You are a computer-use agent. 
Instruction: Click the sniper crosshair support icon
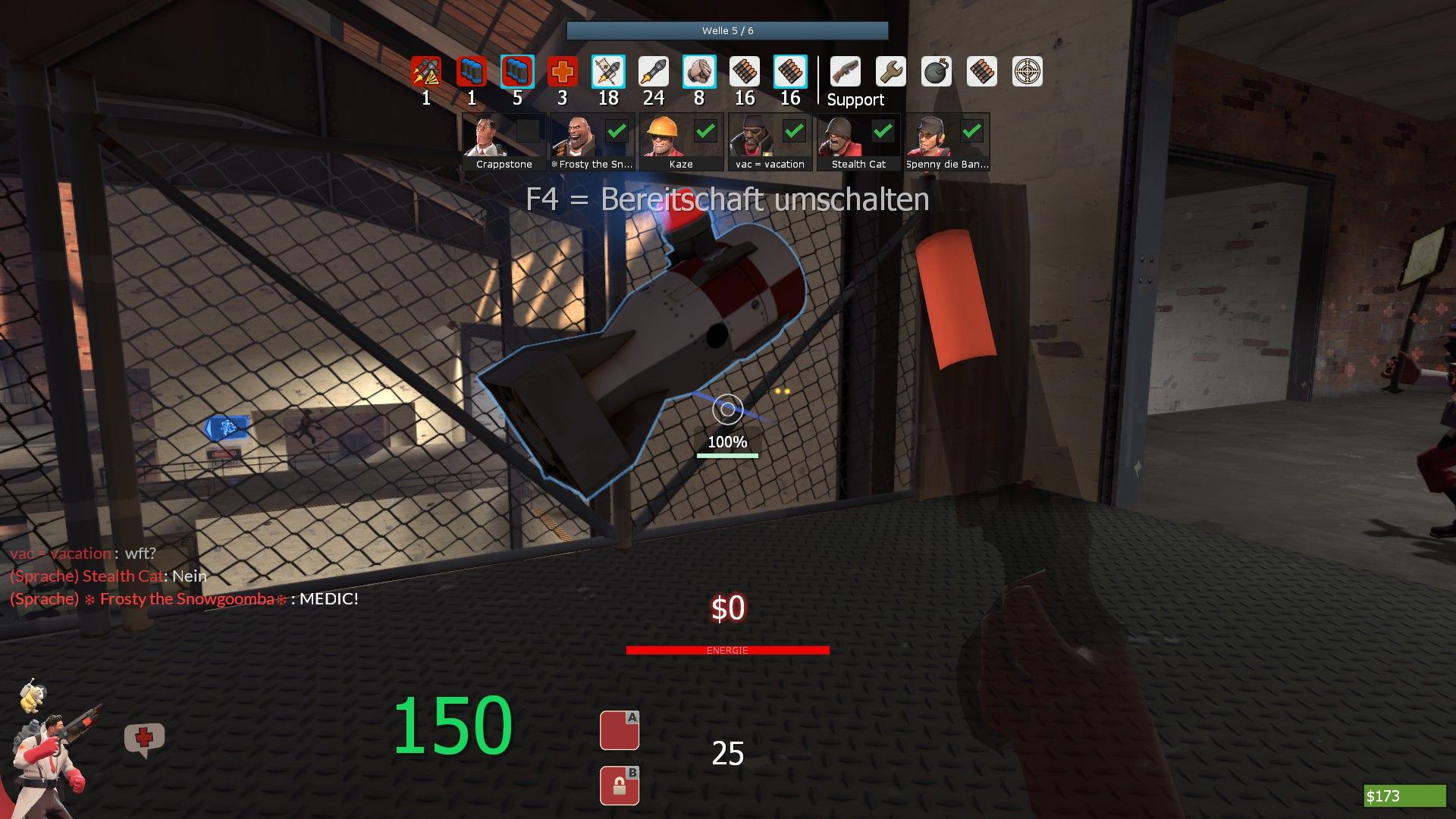pos(1028,72)
